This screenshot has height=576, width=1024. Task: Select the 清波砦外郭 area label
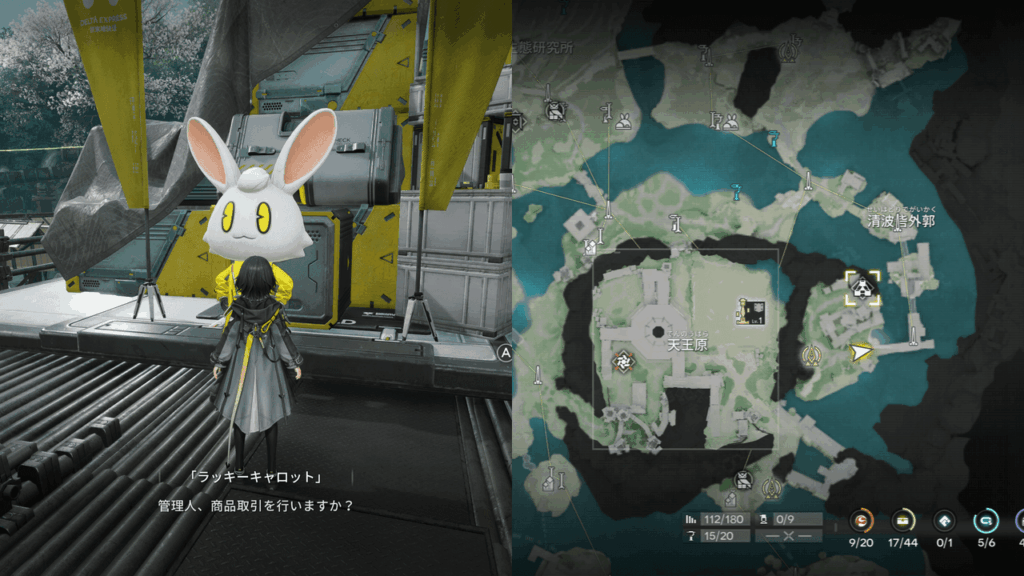click(899, 220)
